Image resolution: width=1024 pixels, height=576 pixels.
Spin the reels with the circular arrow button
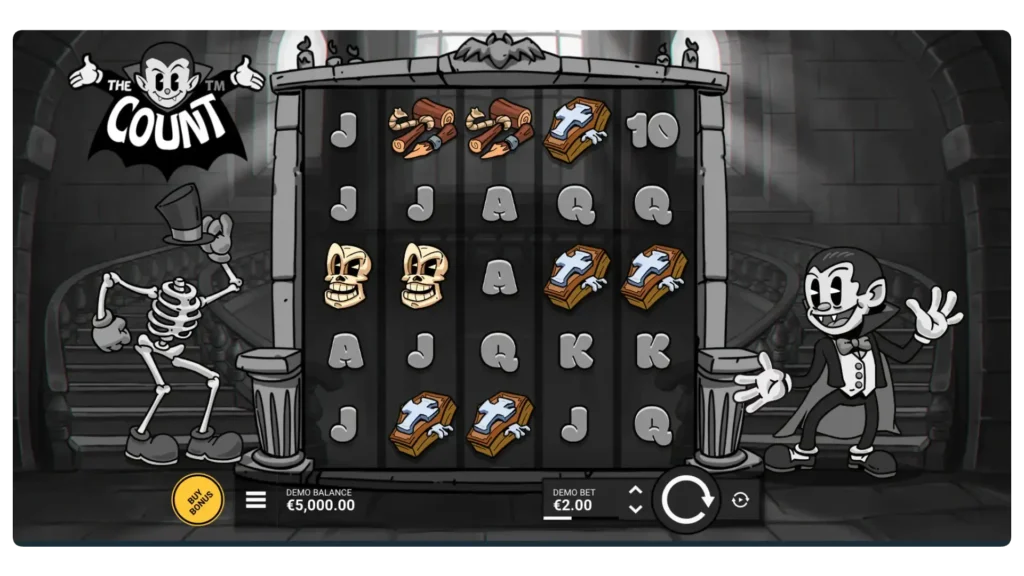pos(686,499)
